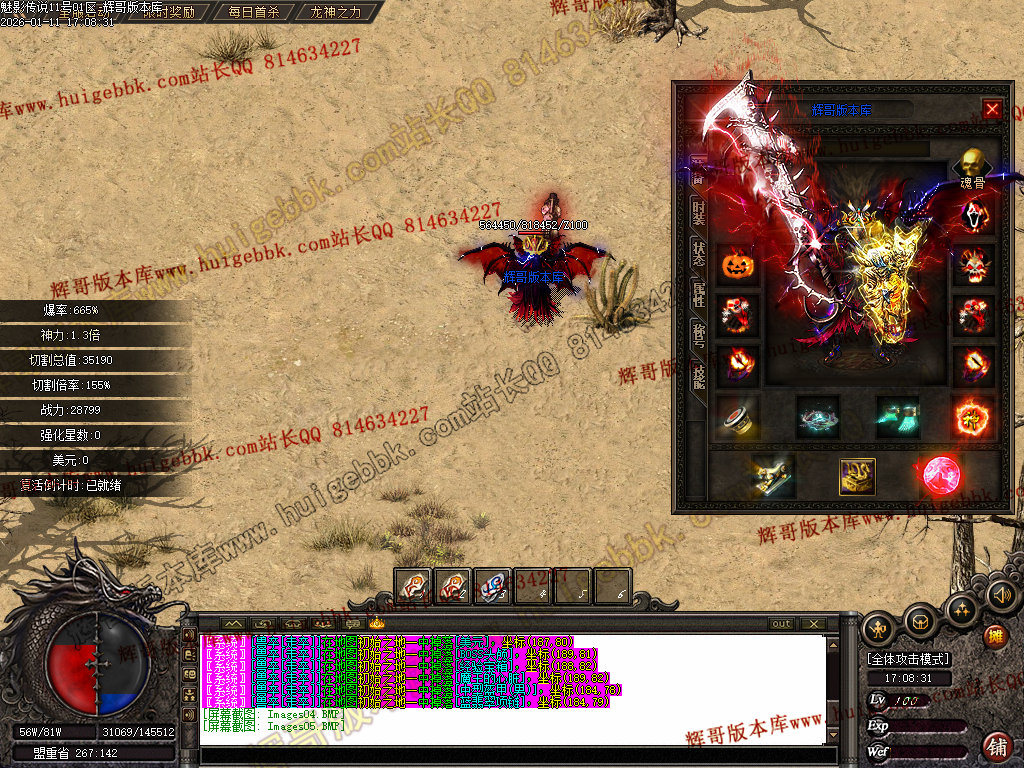
Task: Select the fiery 神 emblem slot
Action: [973, 416]
